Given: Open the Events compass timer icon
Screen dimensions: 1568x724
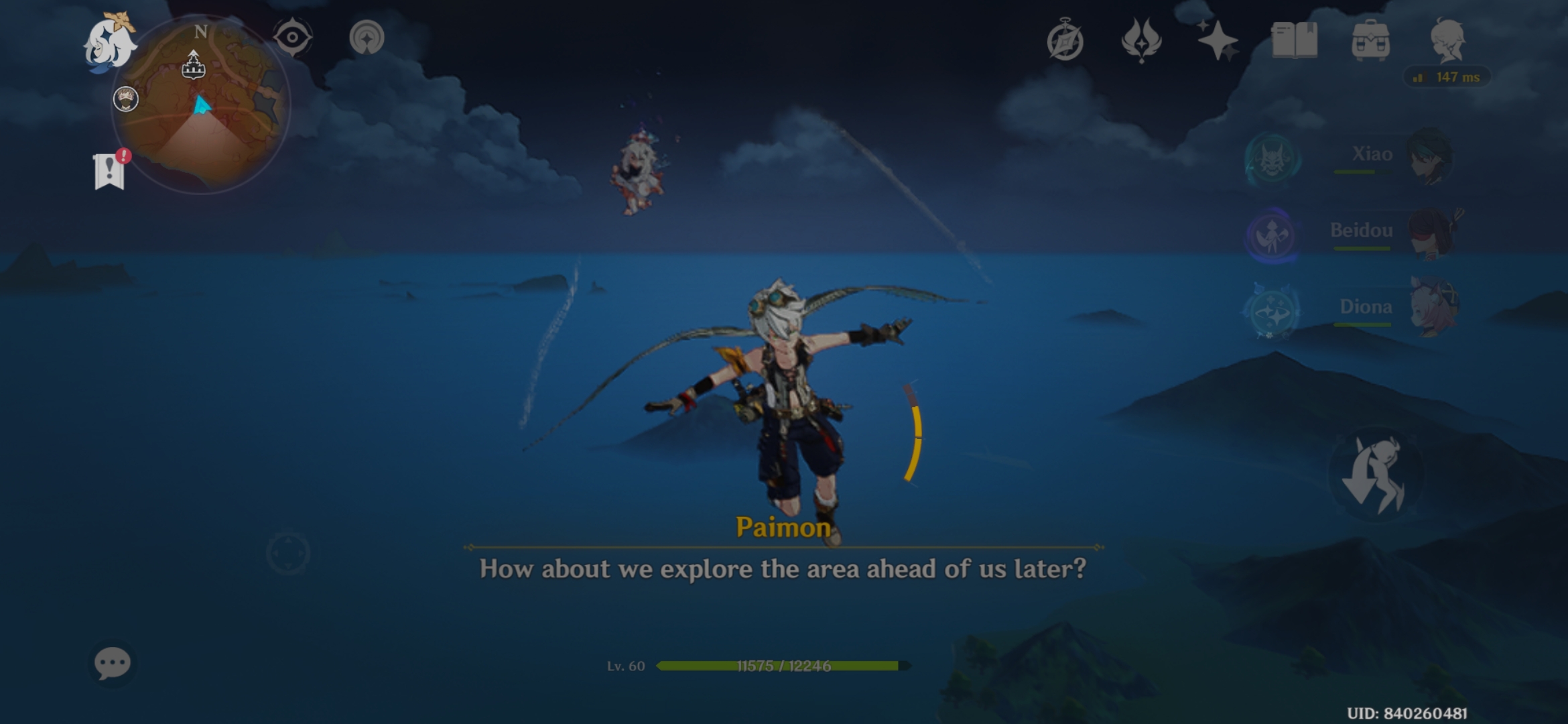Looking at the screenshot, I should [x=1065, y=40].
